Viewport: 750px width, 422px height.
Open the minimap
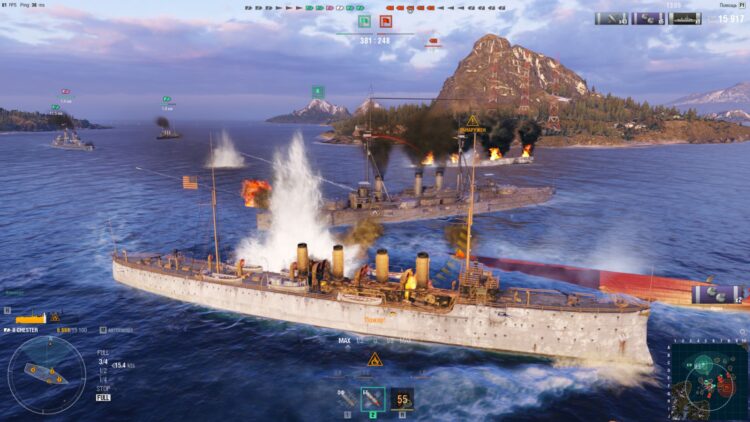pos(709,379)
